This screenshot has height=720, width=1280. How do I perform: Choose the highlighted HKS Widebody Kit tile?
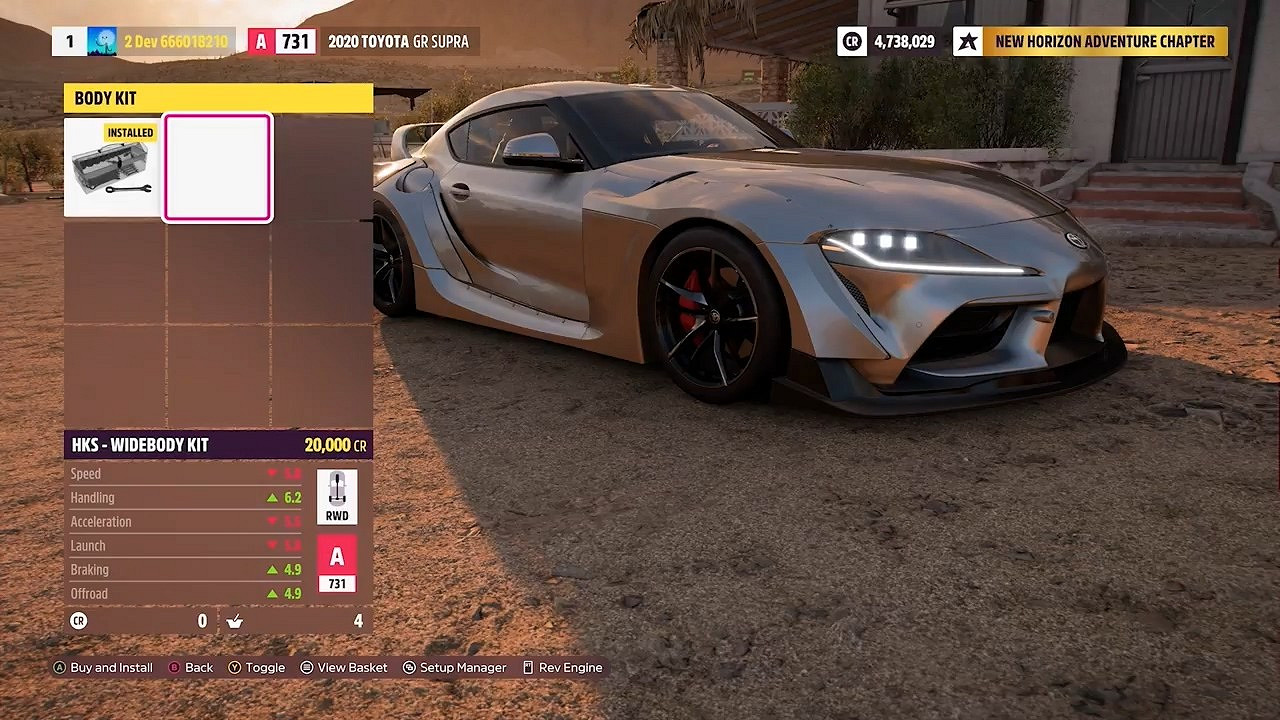pos(218,168)
